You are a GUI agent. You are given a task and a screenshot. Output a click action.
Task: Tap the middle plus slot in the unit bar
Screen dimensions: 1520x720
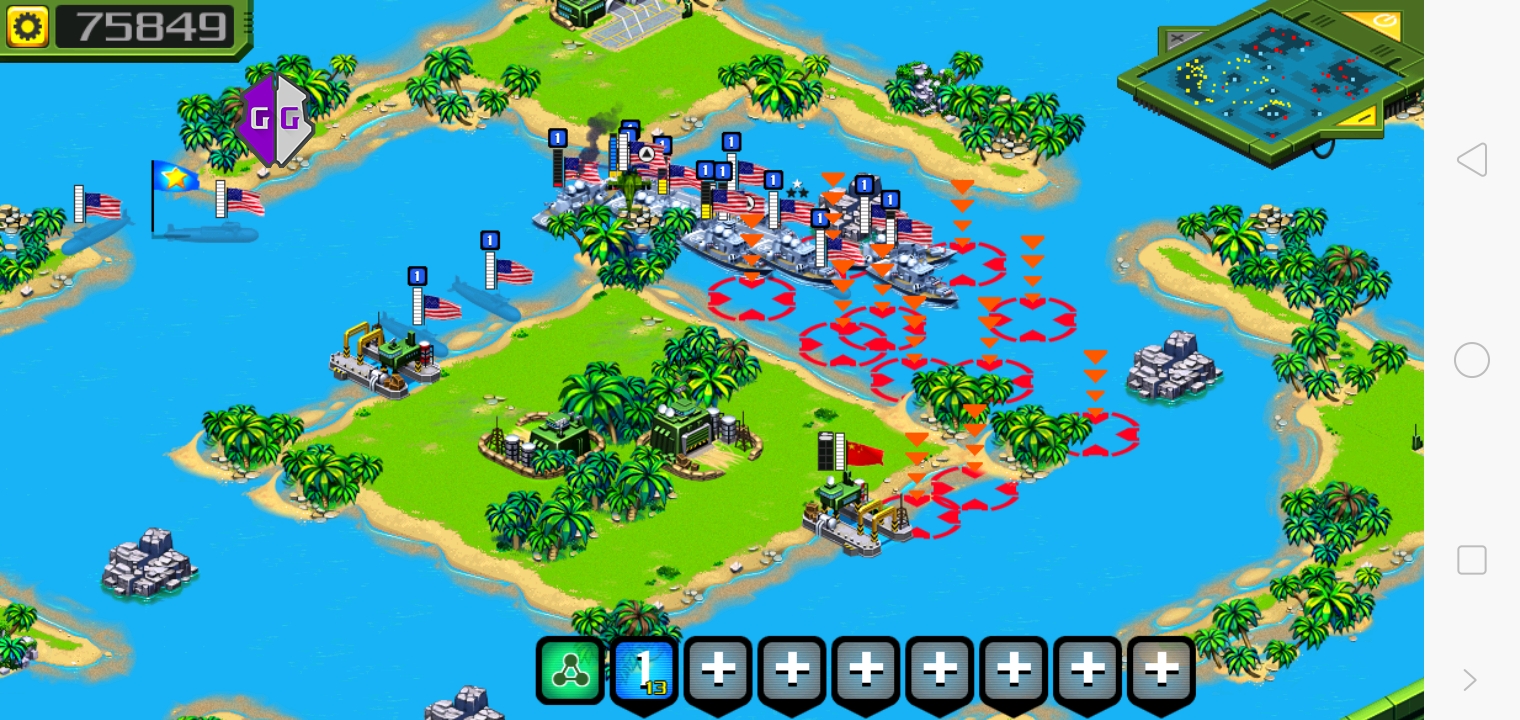[x=938, y=668]
